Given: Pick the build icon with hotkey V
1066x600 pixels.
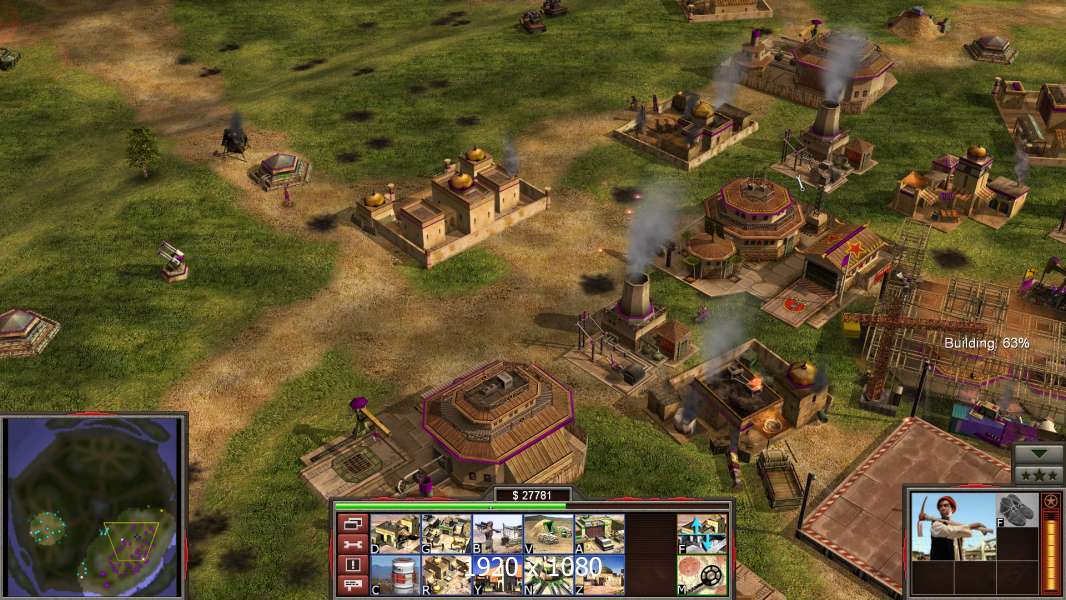Looking at the screenshot, I should coord(548,534).
